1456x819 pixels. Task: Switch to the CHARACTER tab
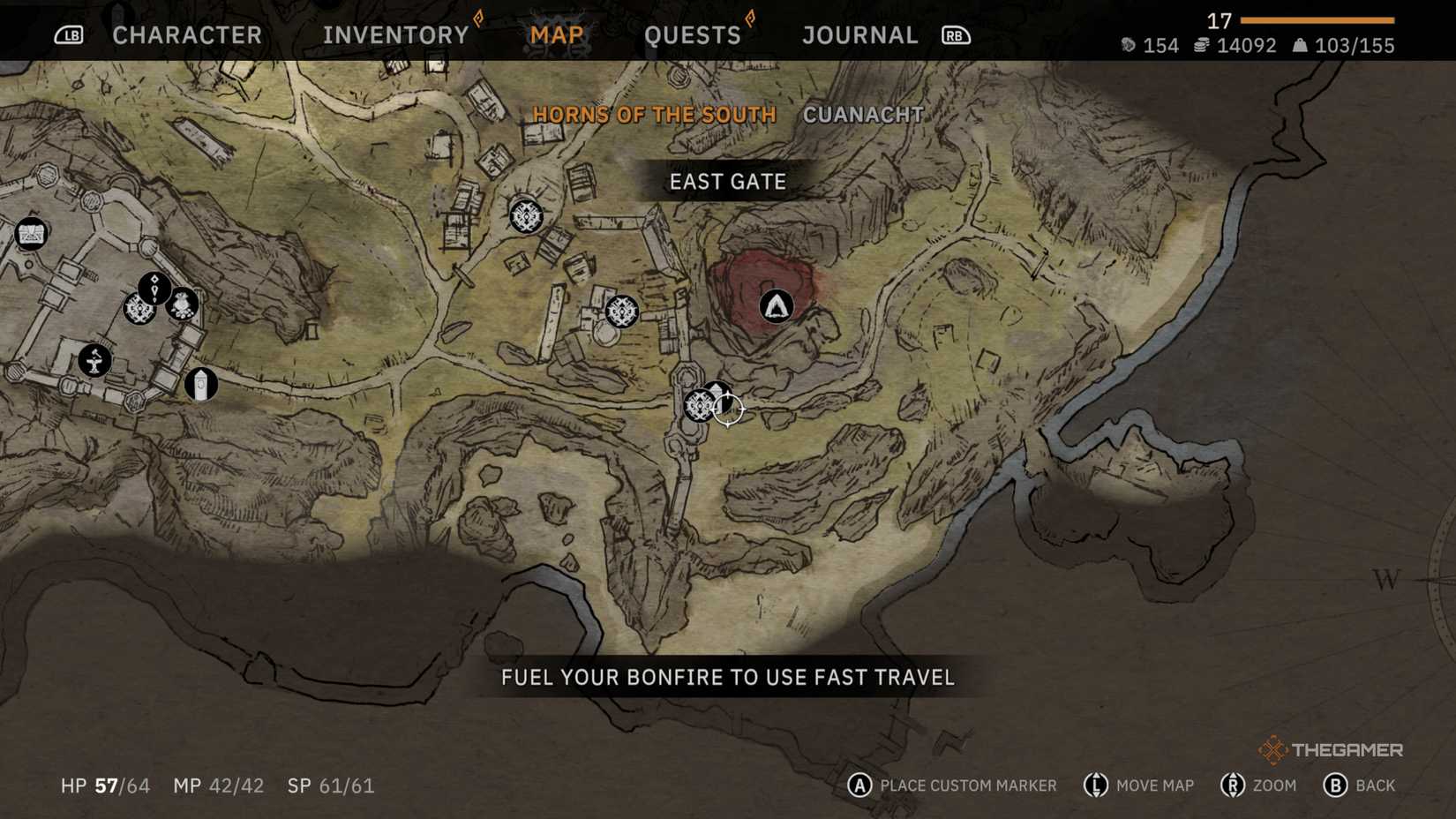click(186, 34)
